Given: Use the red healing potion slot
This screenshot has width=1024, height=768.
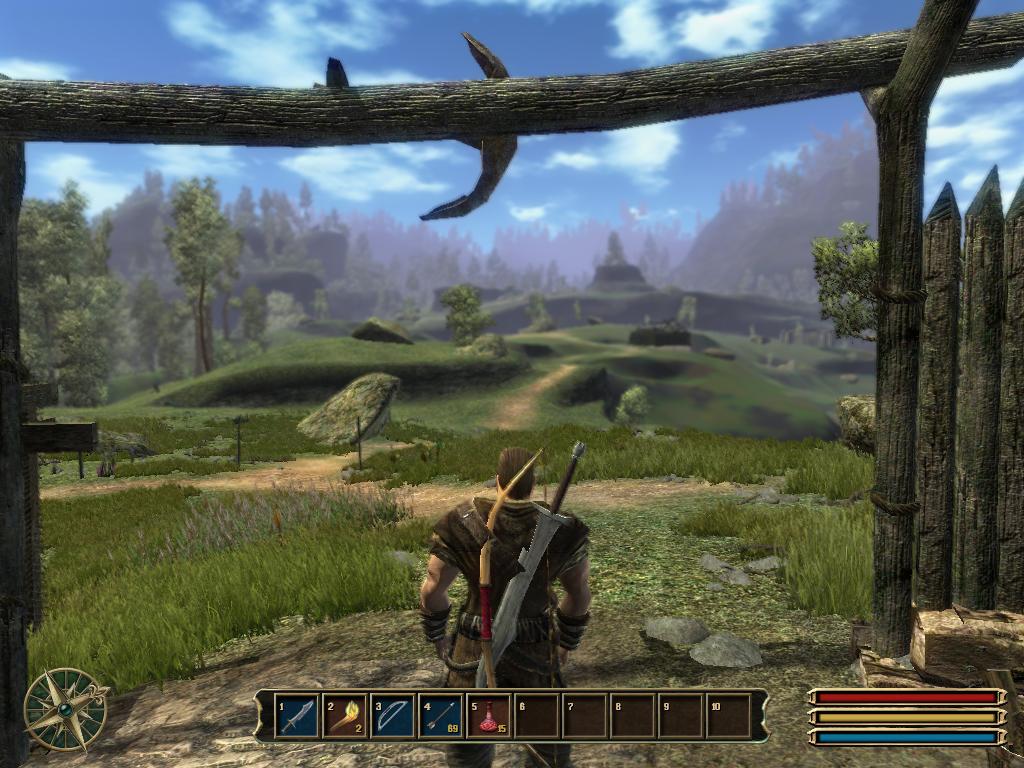Looking at the screenshot, I should pos(489,716).
